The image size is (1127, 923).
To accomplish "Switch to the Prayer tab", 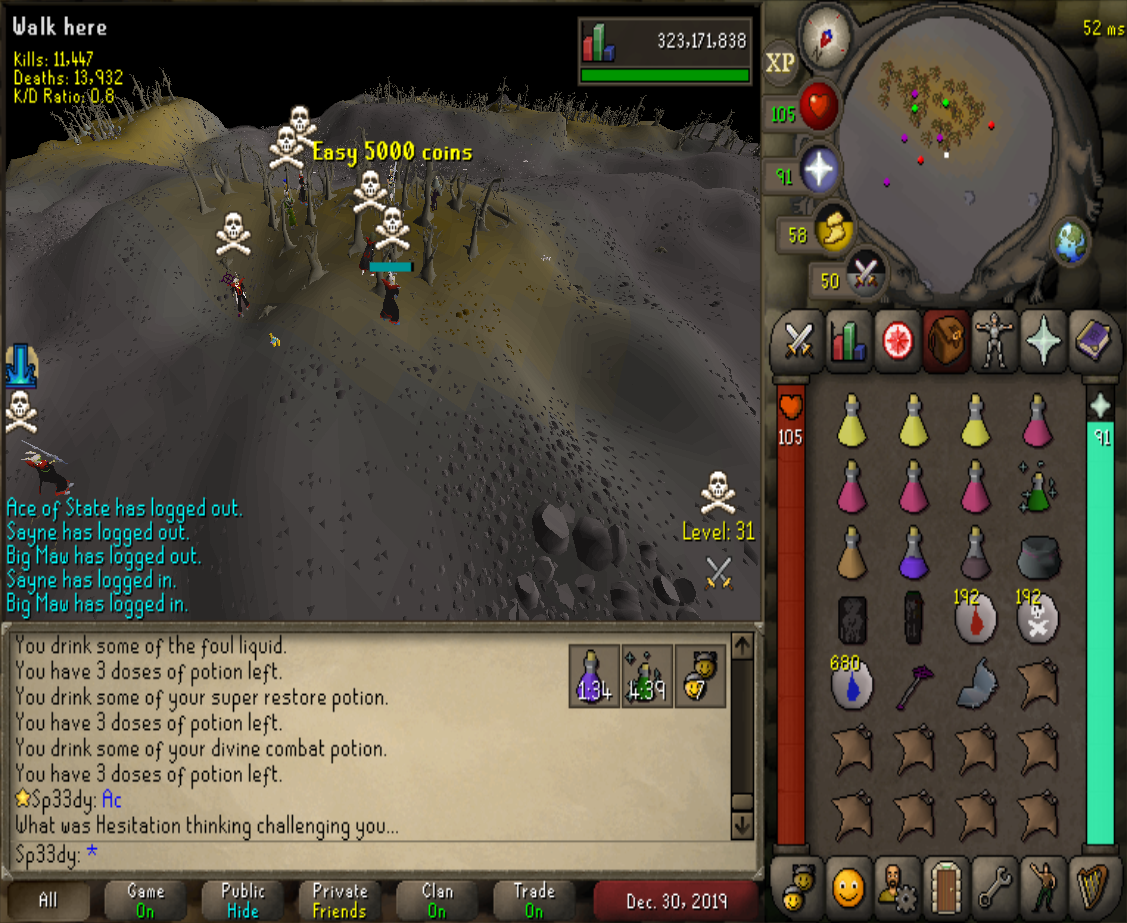I will pos(1043,340).
